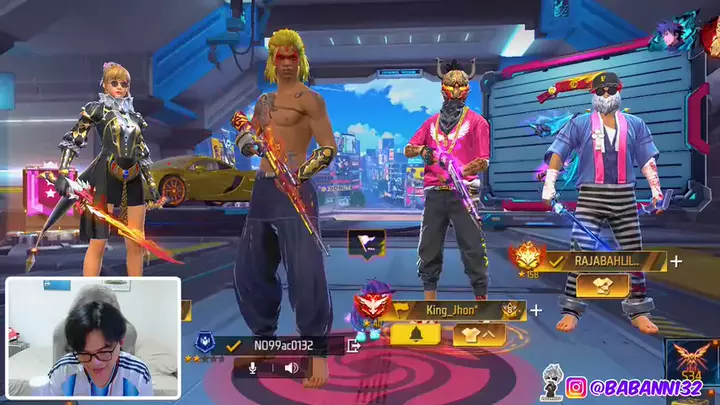The image size is (720, 405).
Task: Open the shirt button under RAJABAHLIL
Action: click(602, 285)
